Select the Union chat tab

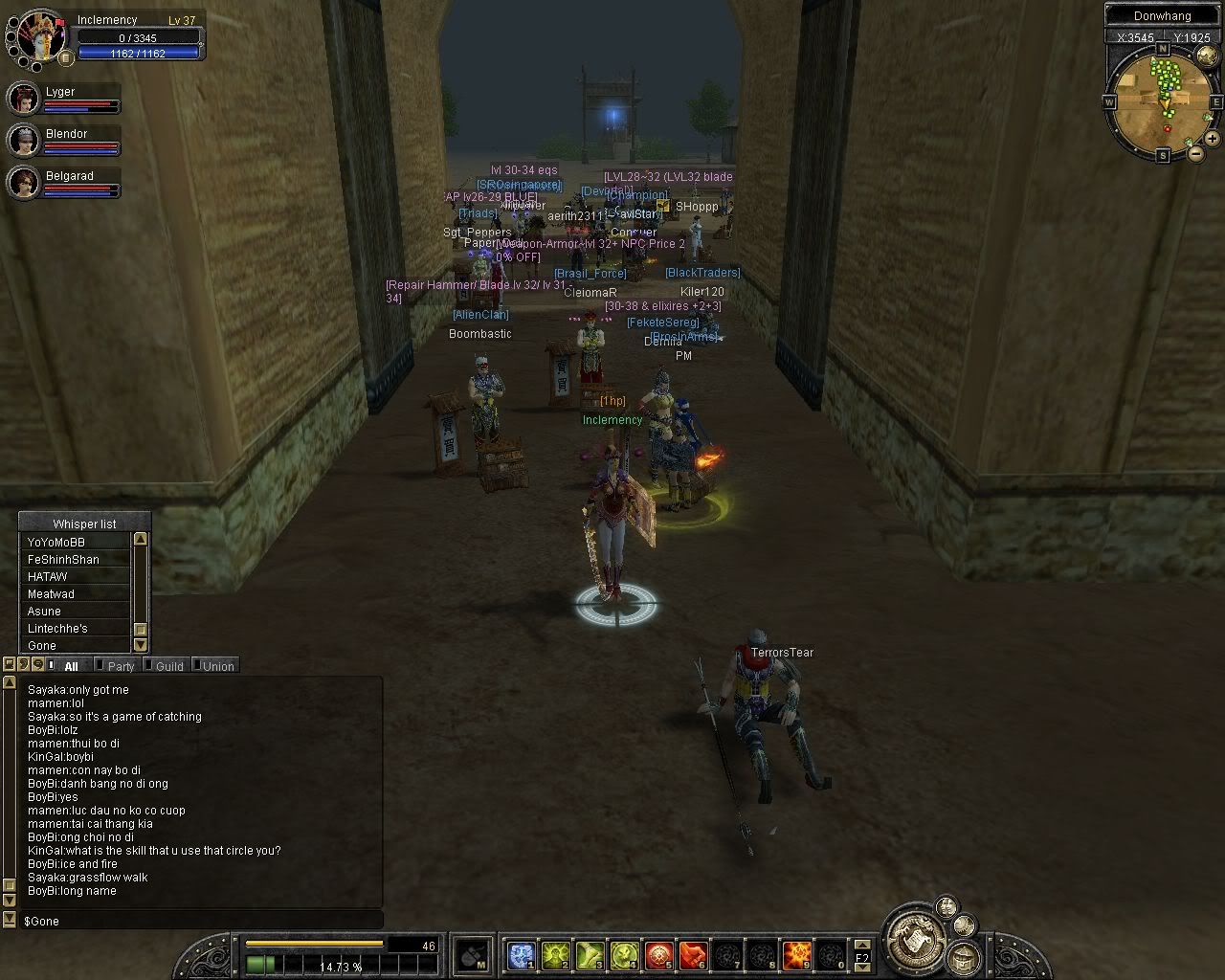217,666
